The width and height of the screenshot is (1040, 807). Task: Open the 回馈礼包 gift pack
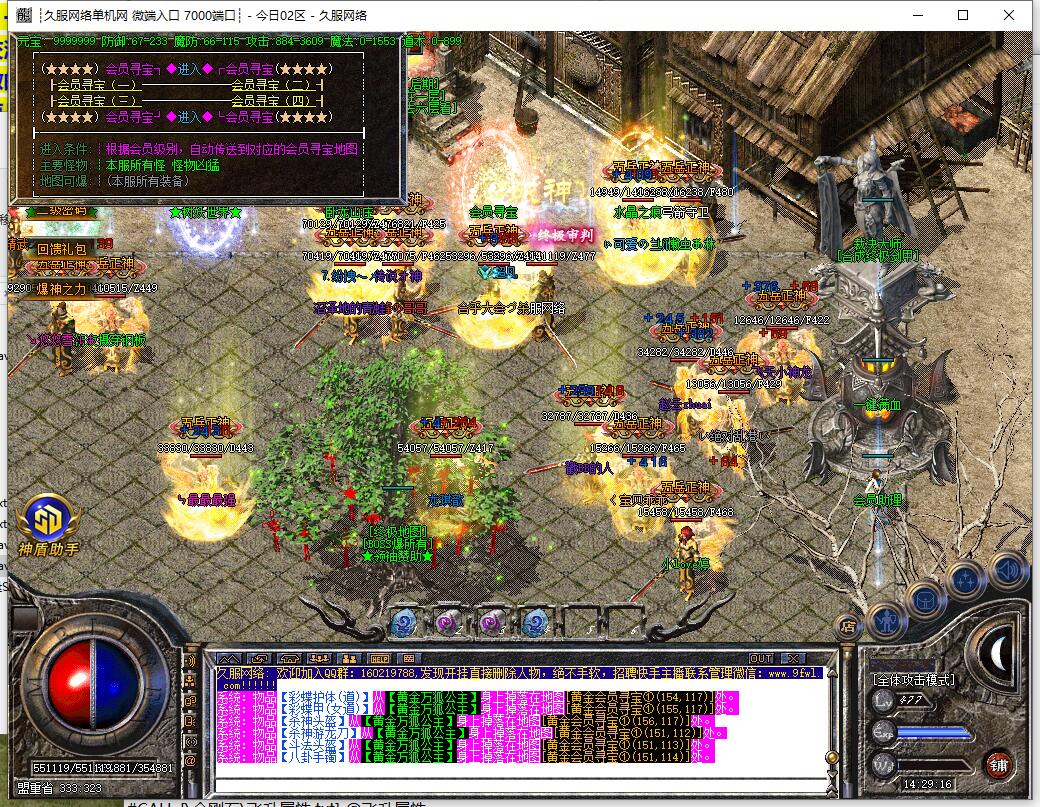tap(62, 248)
